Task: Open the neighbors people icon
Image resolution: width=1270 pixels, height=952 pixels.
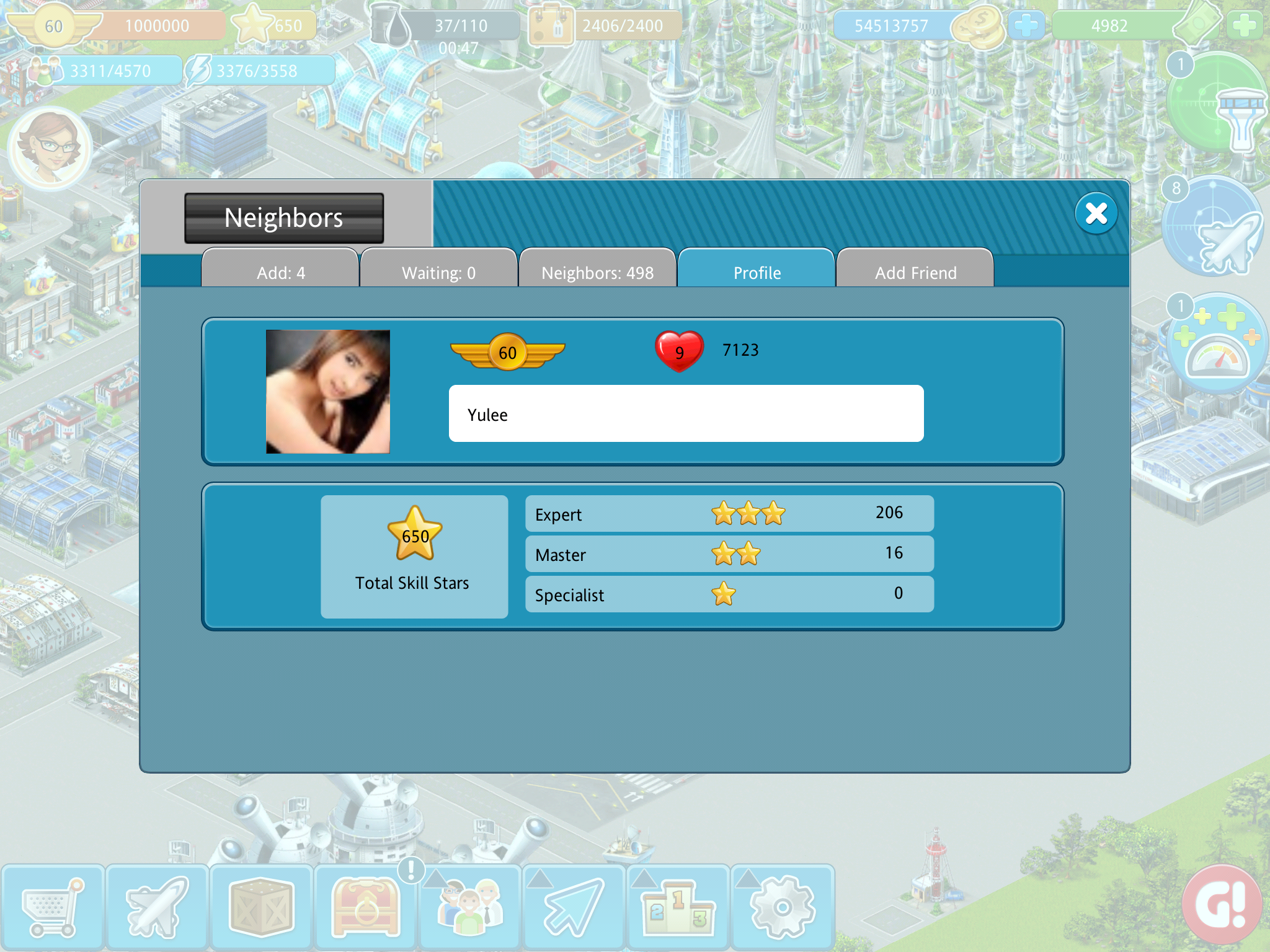Action: coord(470,907)
